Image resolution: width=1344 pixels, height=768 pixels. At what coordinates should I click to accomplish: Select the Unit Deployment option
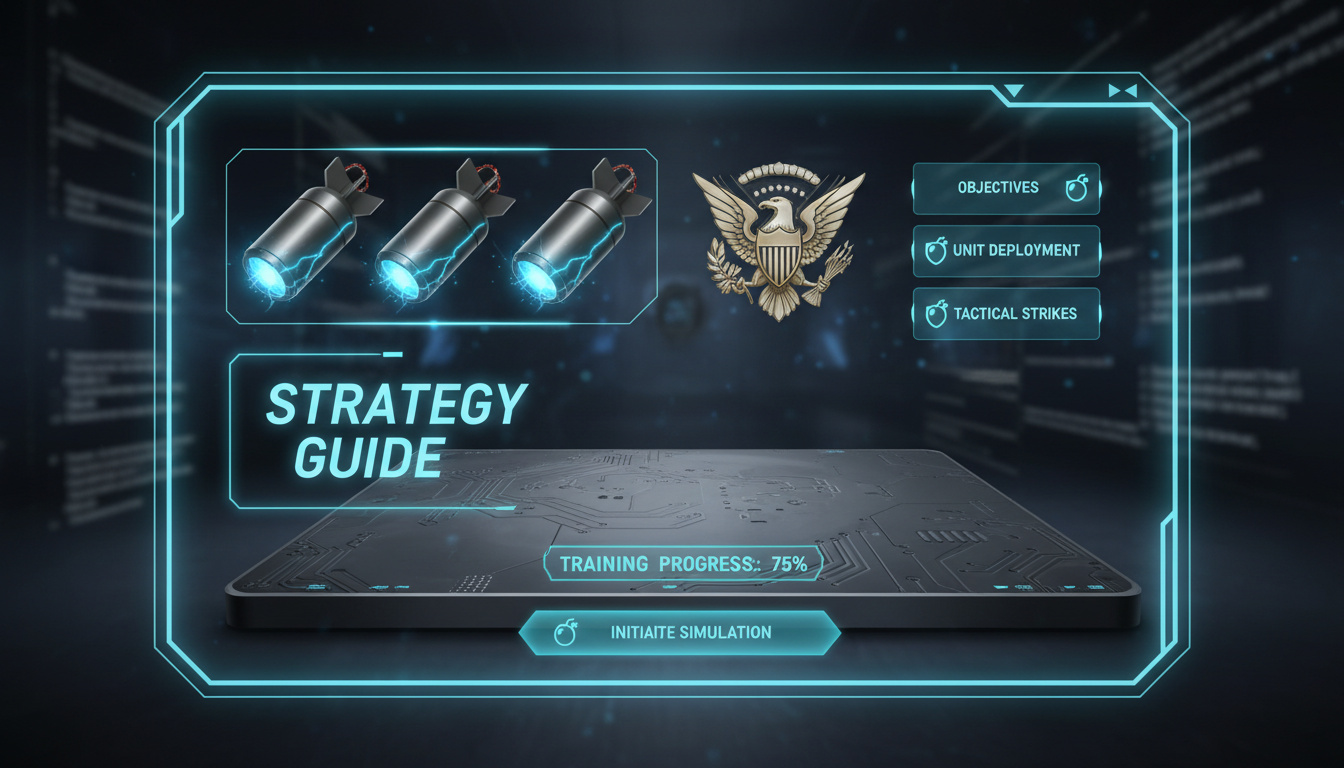coord(1005,251)
